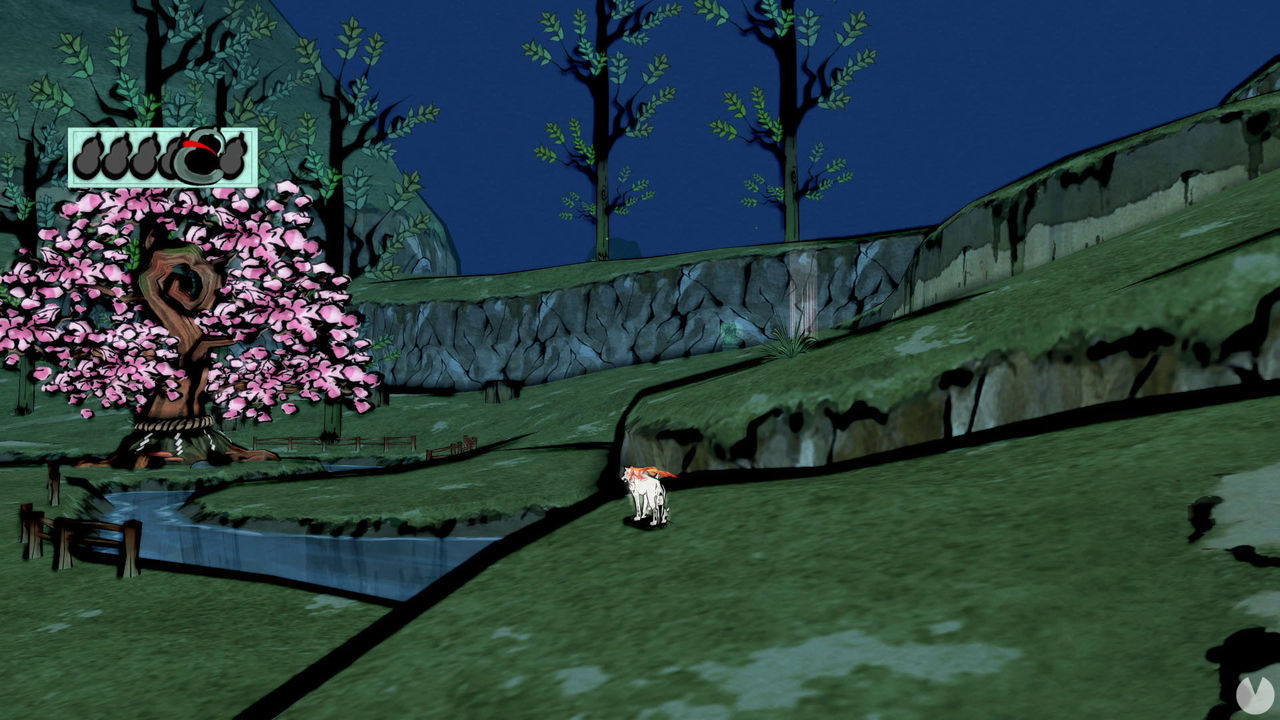Click the red fence railing behind the blossom tree
The image size is (1280, 720).
pyautogui.click(x=330, y=442)
